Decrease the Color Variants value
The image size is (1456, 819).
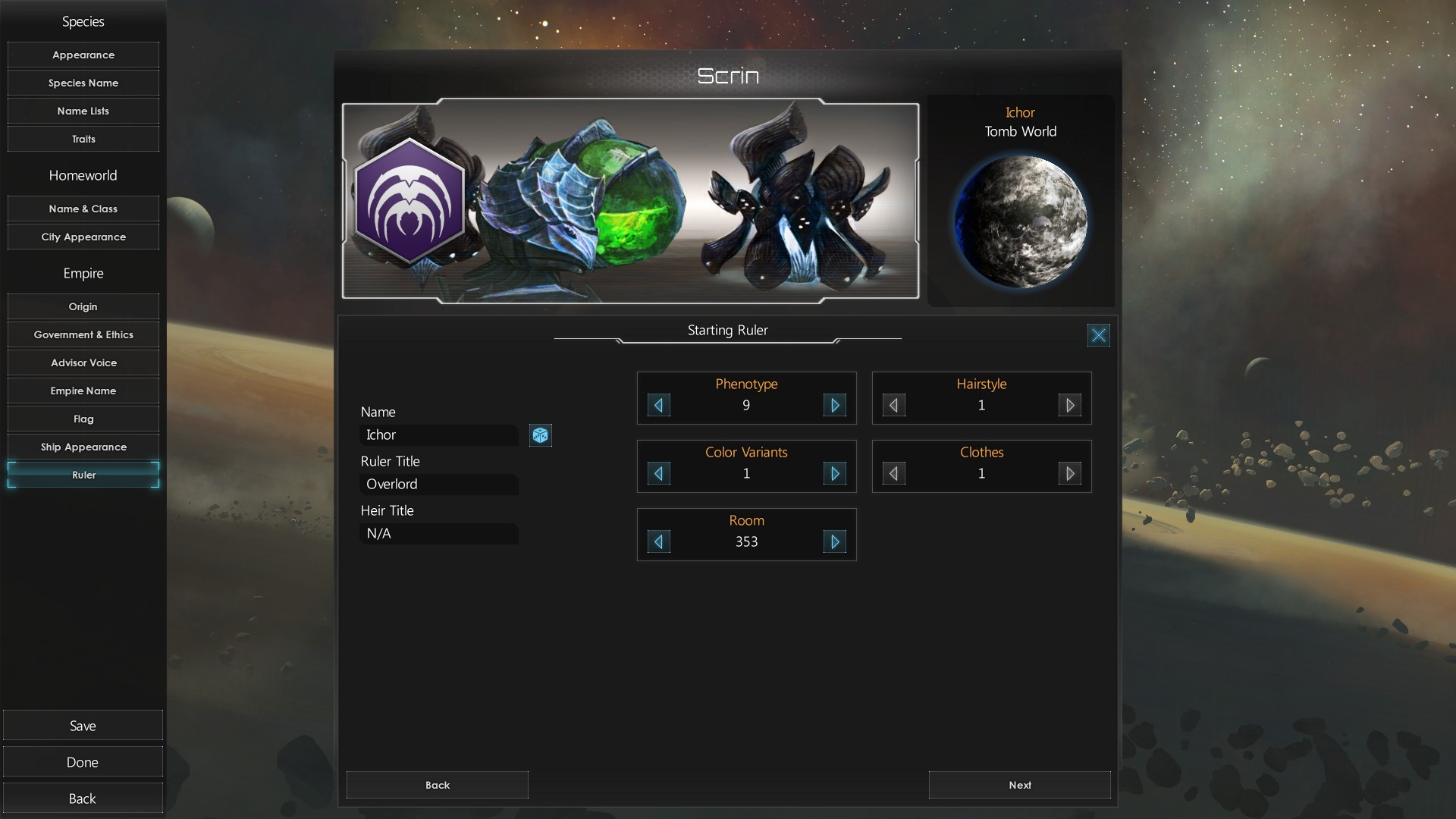point(658,474)
